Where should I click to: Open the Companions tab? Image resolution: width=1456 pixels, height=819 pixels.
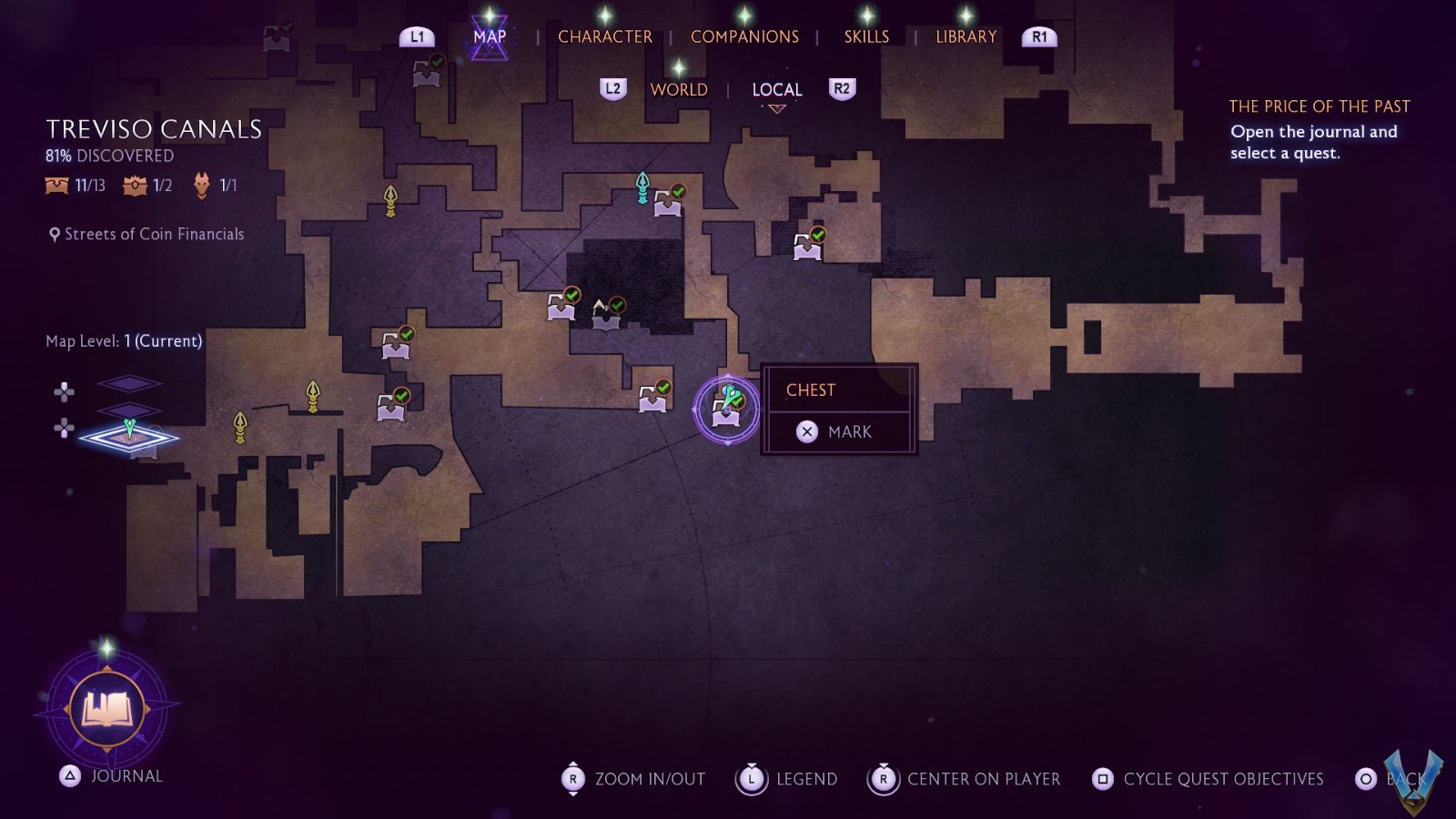744,36
